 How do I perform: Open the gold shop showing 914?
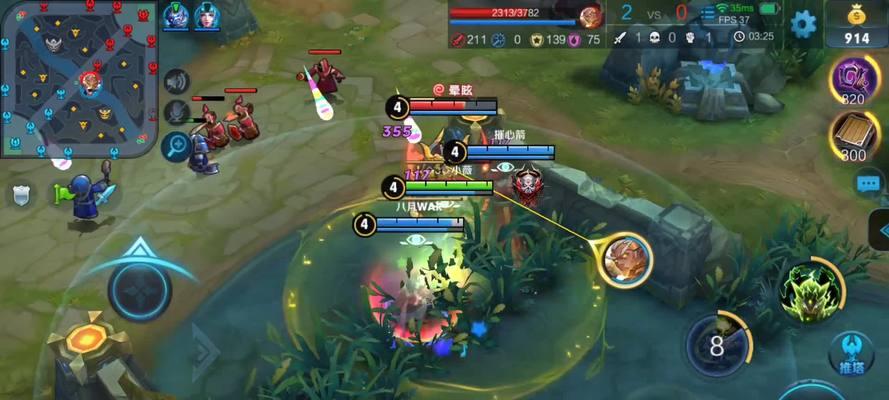[857, 24]
